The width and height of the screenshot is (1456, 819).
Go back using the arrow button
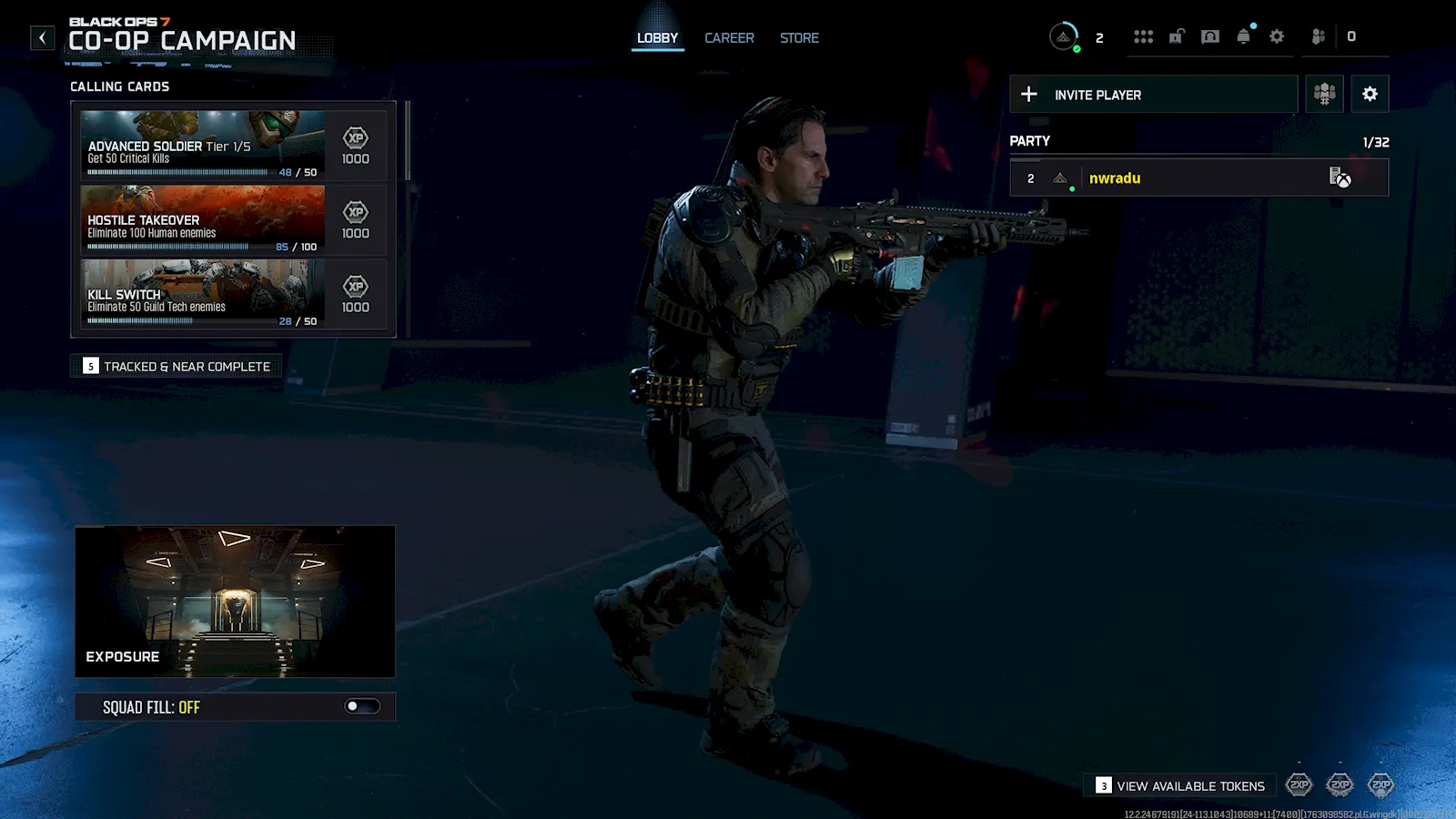42,38
